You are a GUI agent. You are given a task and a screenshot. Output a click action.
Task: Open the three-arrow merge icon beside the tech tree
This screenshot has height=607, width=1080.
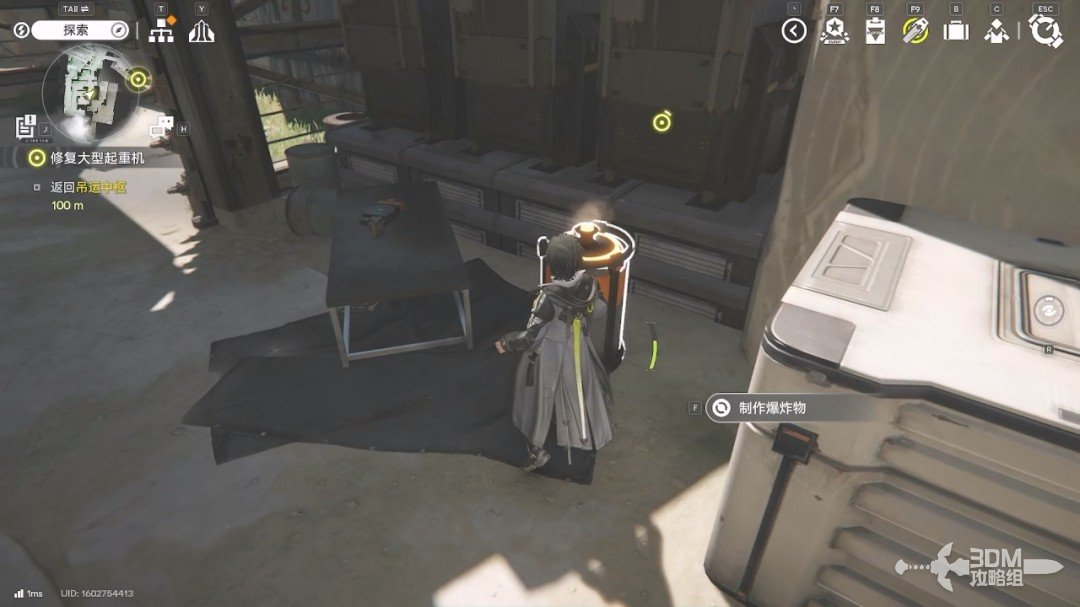pos(202,31)
